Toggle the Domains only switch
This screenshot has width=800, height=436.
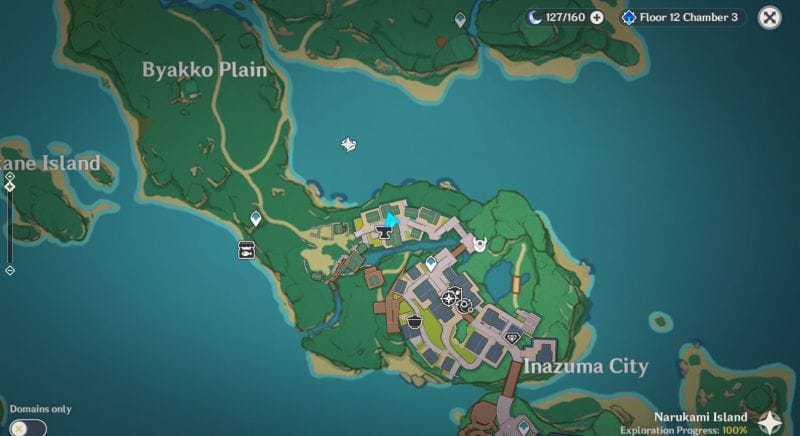click(x=30, y=426)
